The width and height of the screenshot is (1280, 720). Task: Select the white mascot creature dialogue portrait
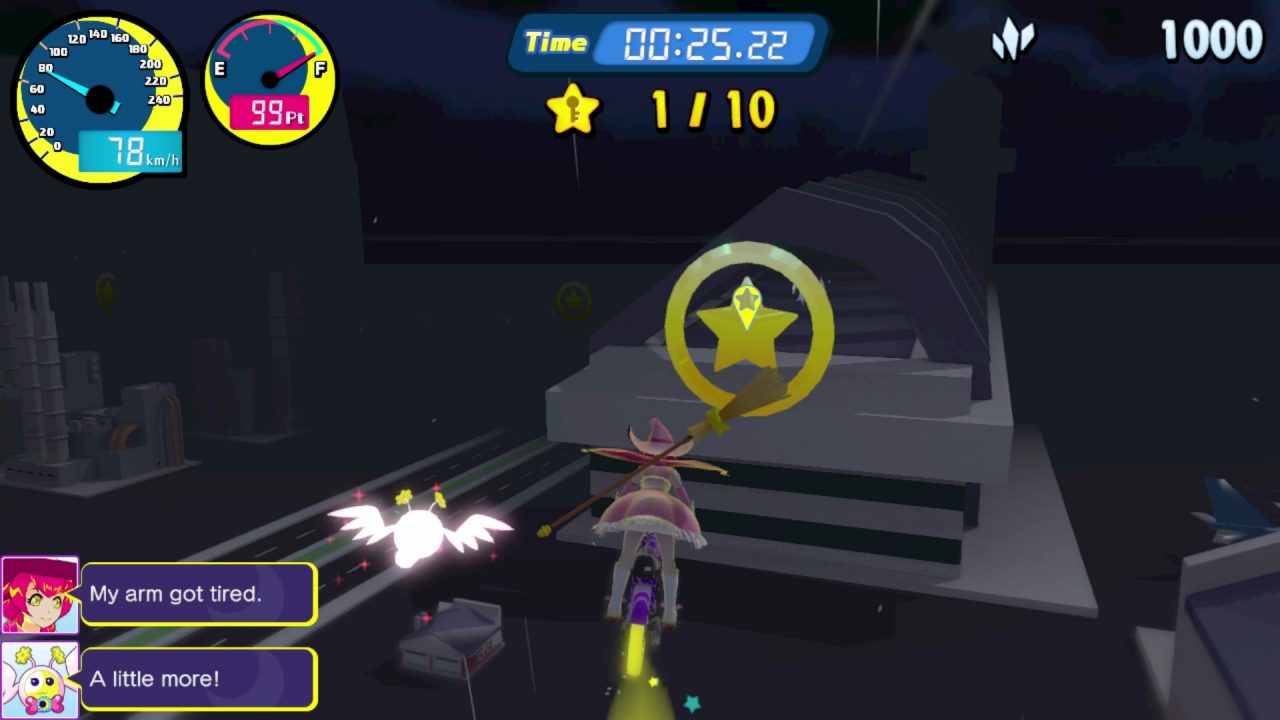pyautogui.click(x=40, y=679)
